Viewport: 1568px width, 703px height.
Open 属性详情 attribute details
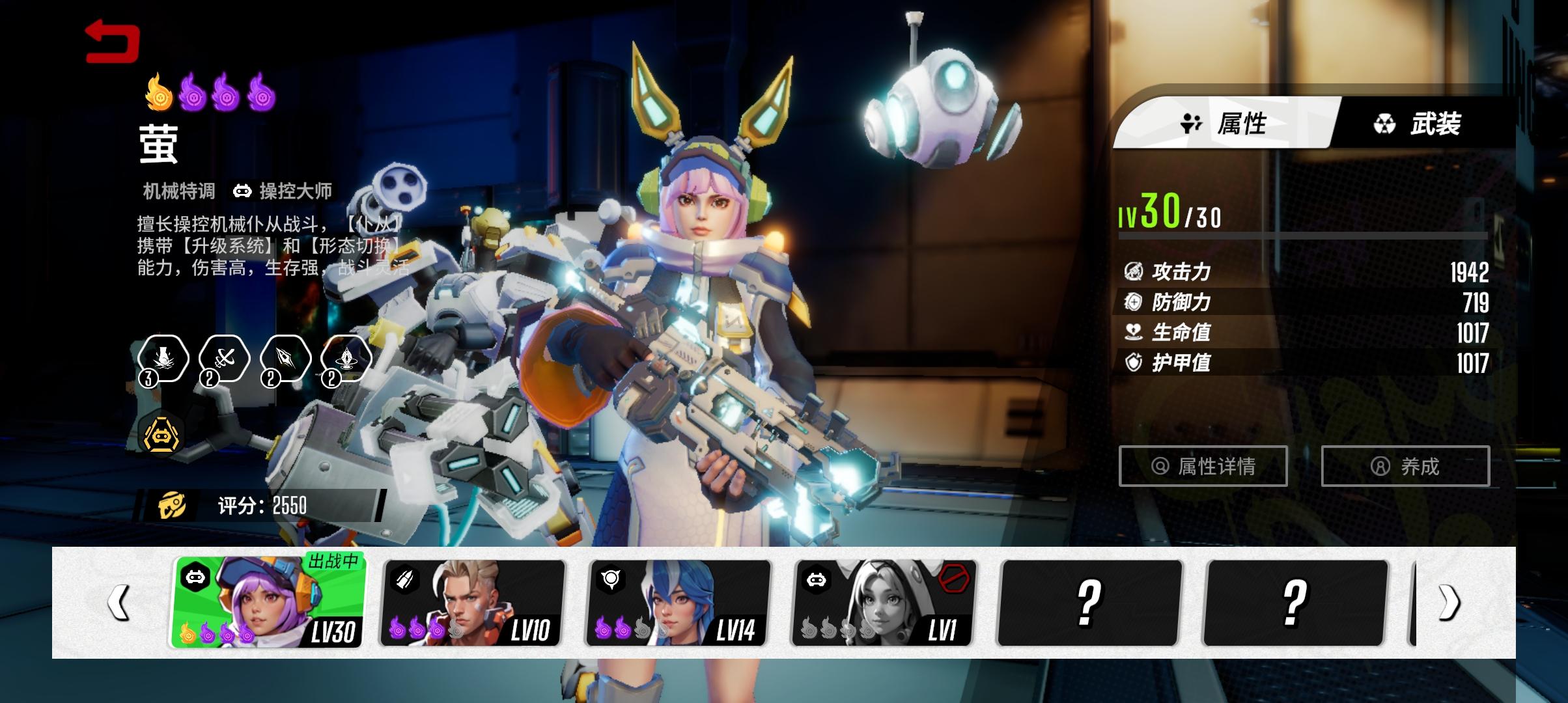click(1203, 466)
